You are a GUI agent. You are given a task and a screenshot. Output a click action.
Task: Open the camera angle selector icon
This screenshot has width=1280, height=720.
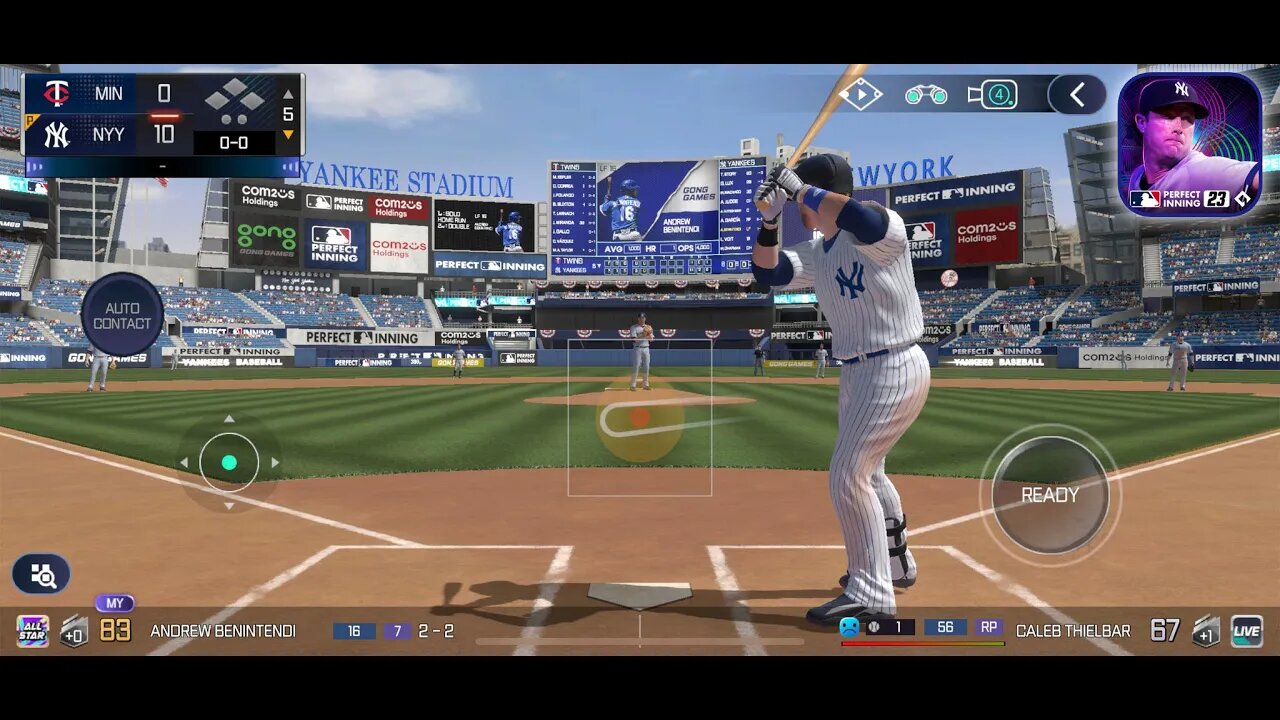(x=993, y=94)
